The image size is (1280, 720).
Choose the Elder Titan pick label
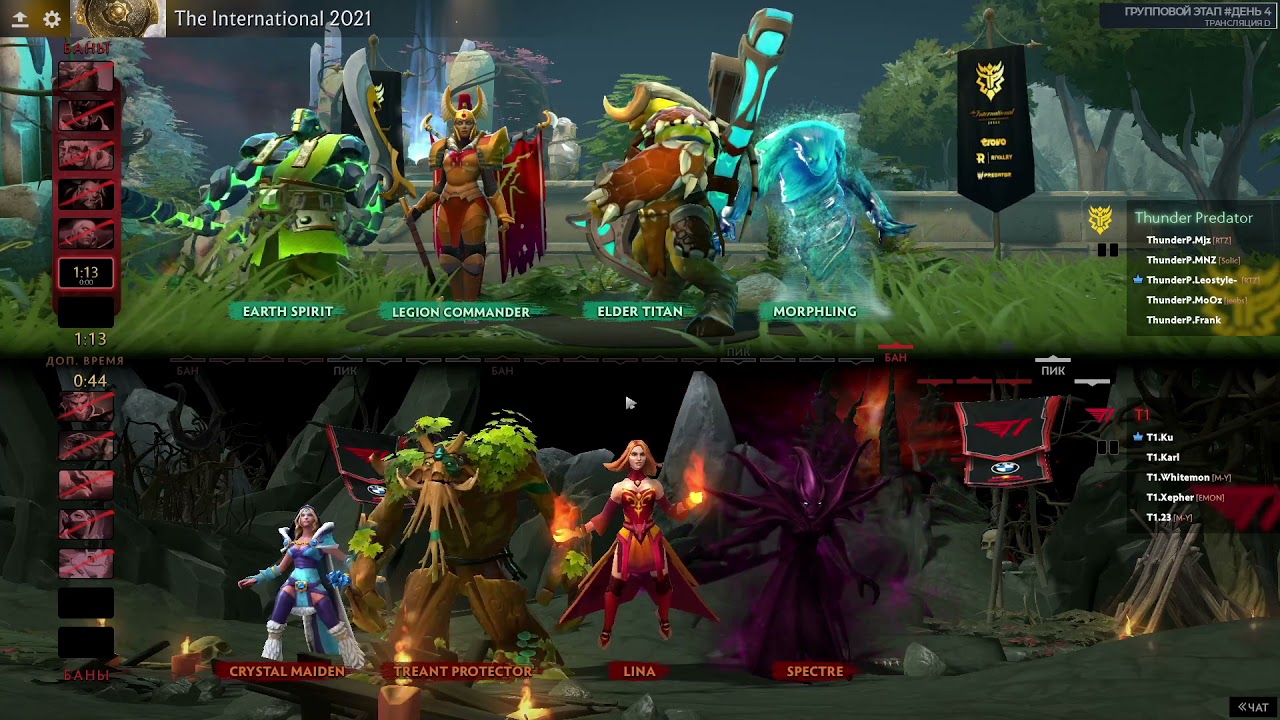coord(639,311)
